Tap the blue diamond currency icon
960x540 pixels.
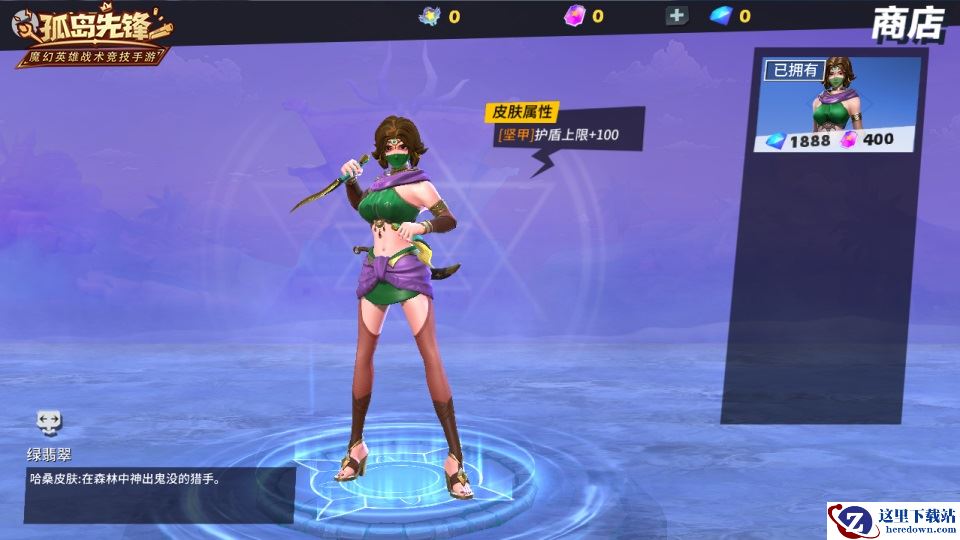pyautogui.click(x=721, y=15)
